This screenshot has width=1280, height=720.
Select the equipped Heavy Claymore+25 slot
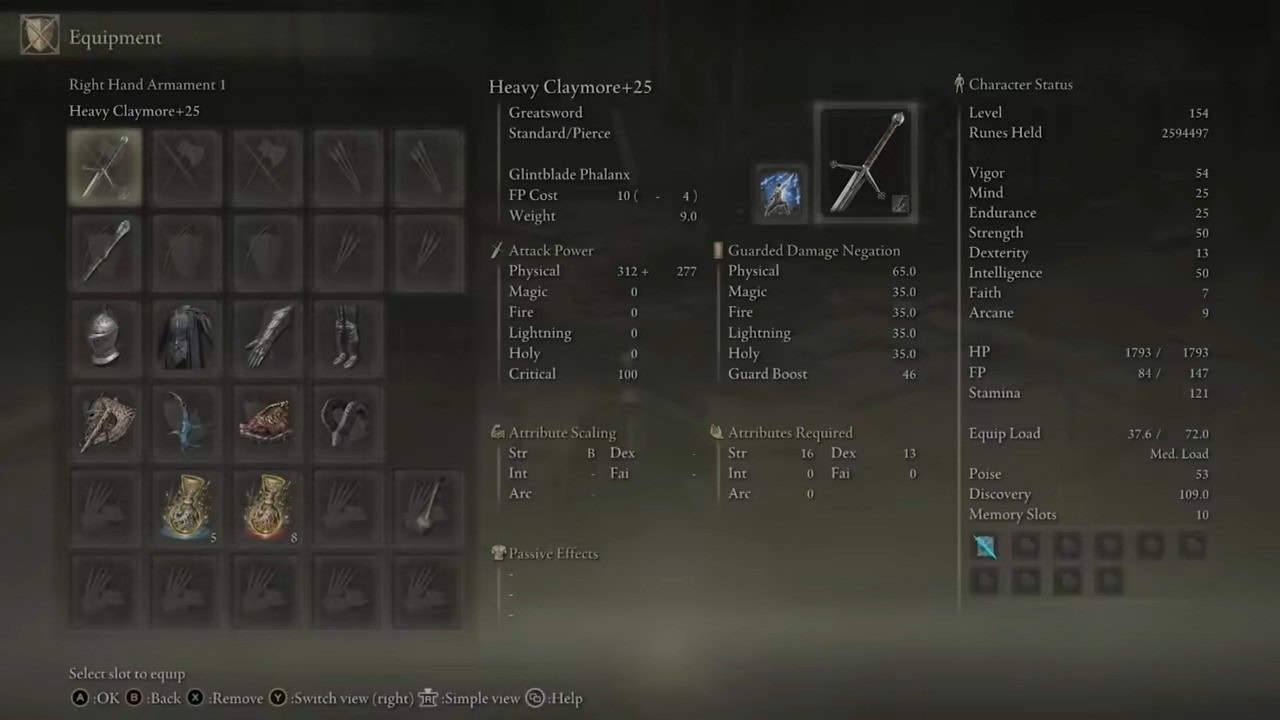point(105,167)
